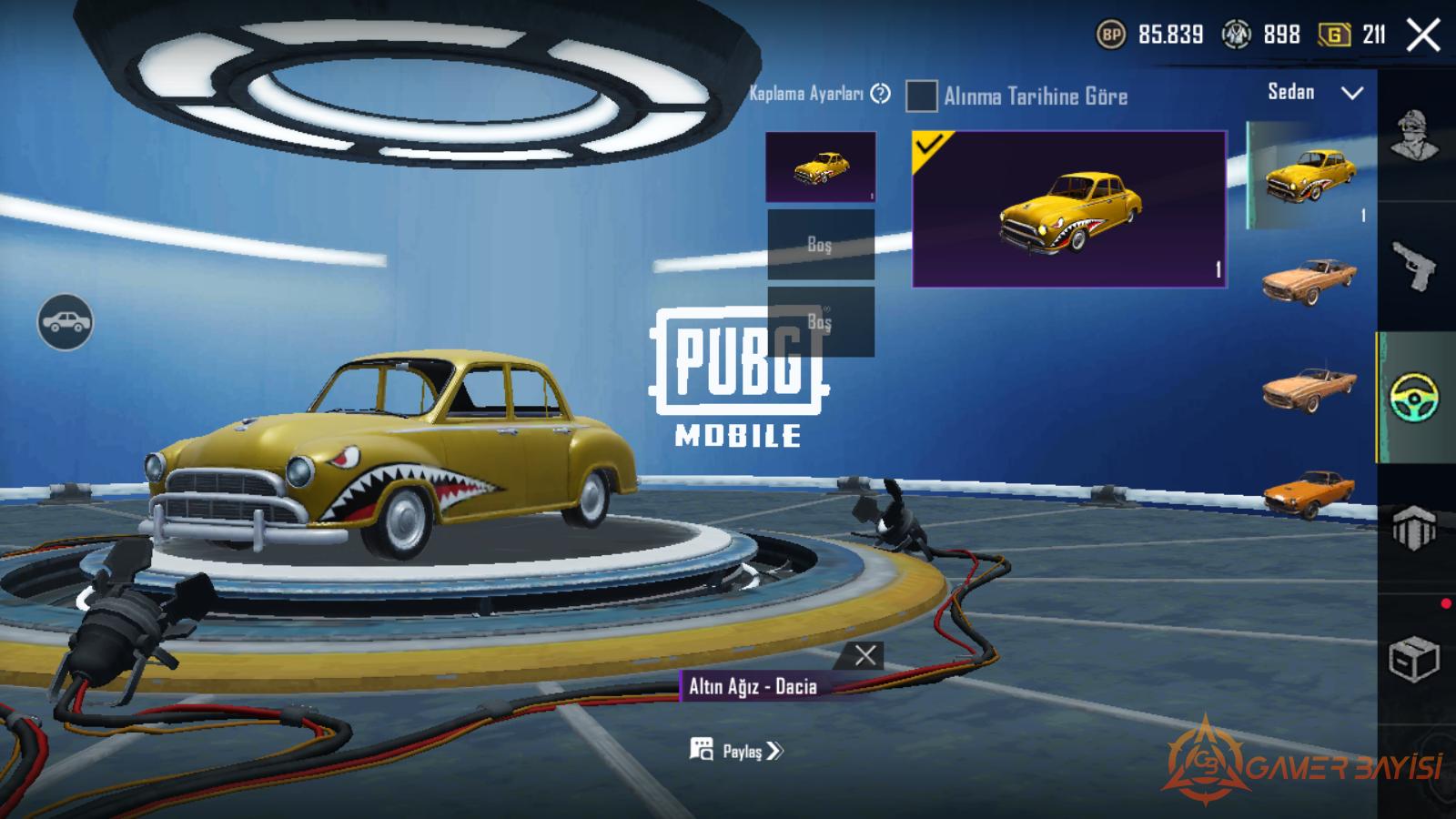The width and height of the screenshot is (1456, 819).
Task: Open the crate box tab
Action: (x=1413, y=658)
